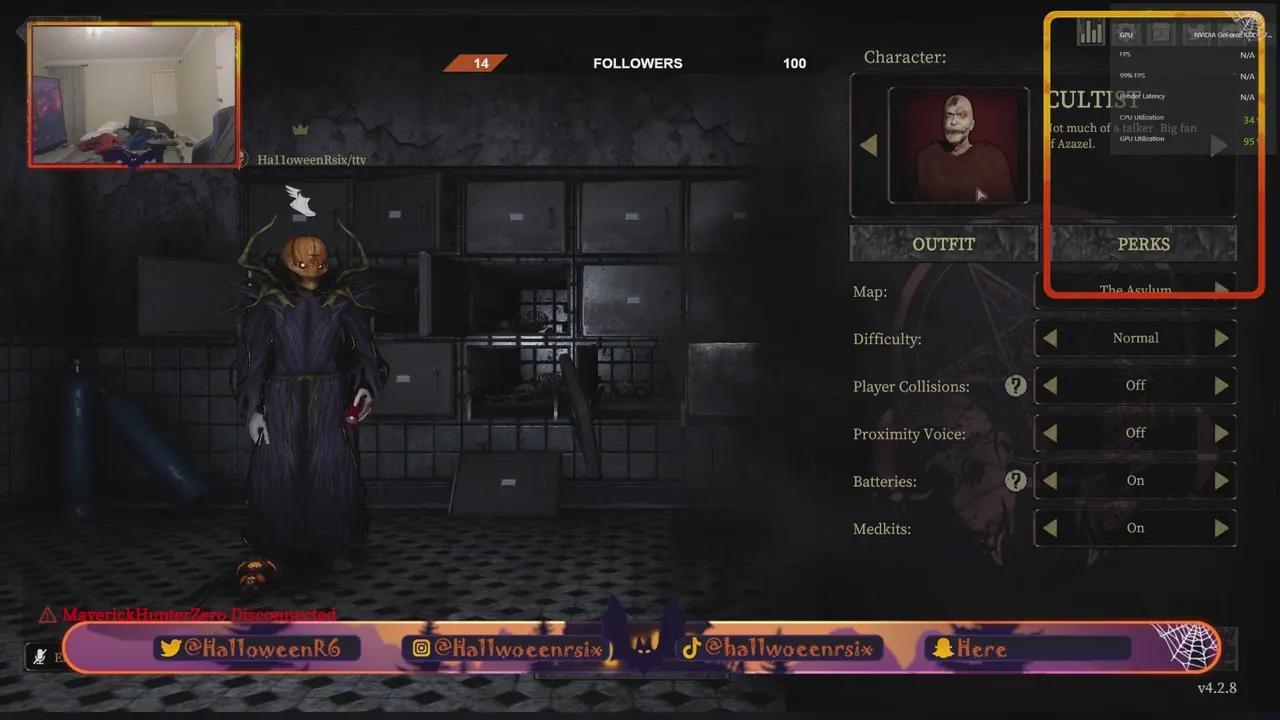Open the PERKS tab

click(1143, 243)
